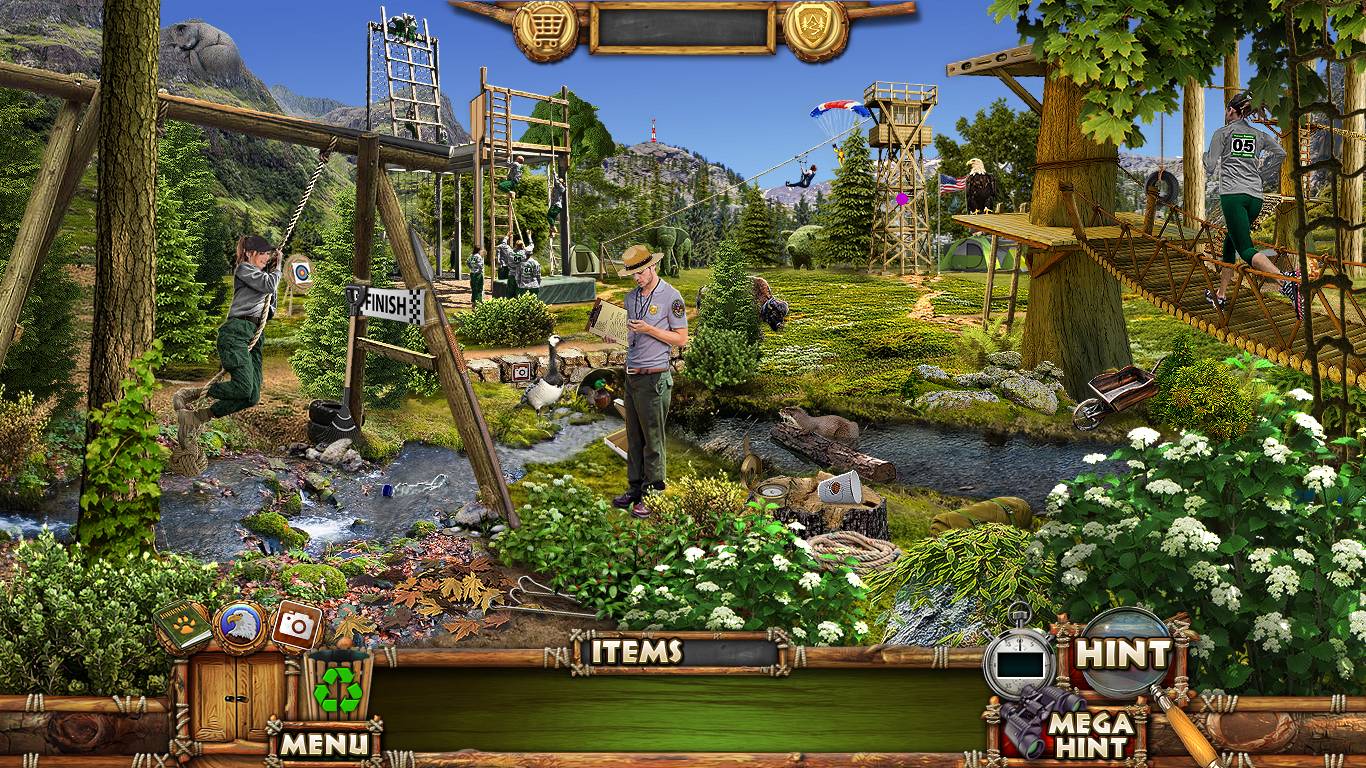This screenshot has height=768, width=1366.
Task: Open the shopping cart store
Action: tap(545, 28)
